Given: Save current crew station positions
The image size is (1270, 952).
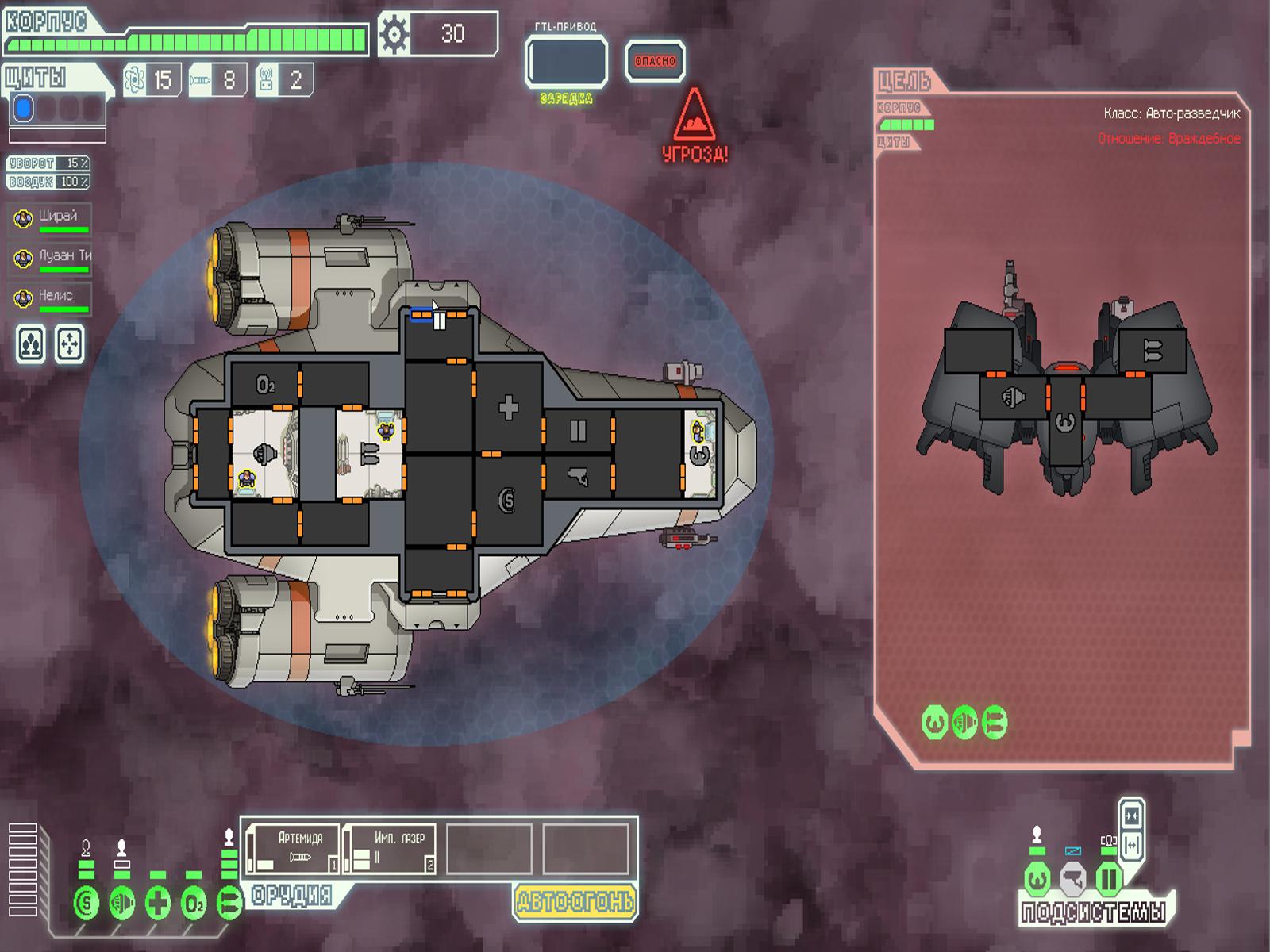Looking at the screenshot, I should [x=31, y=344].
